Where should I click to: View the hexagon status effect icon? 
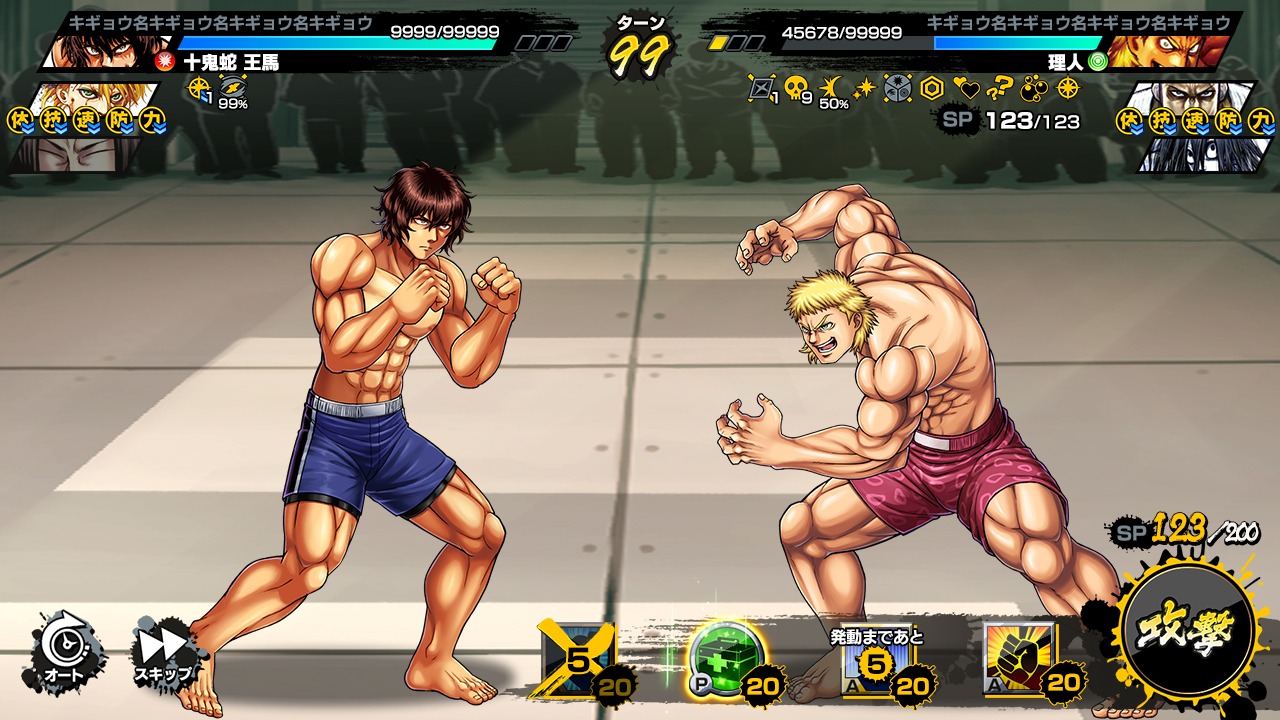[x=932, y=89]
